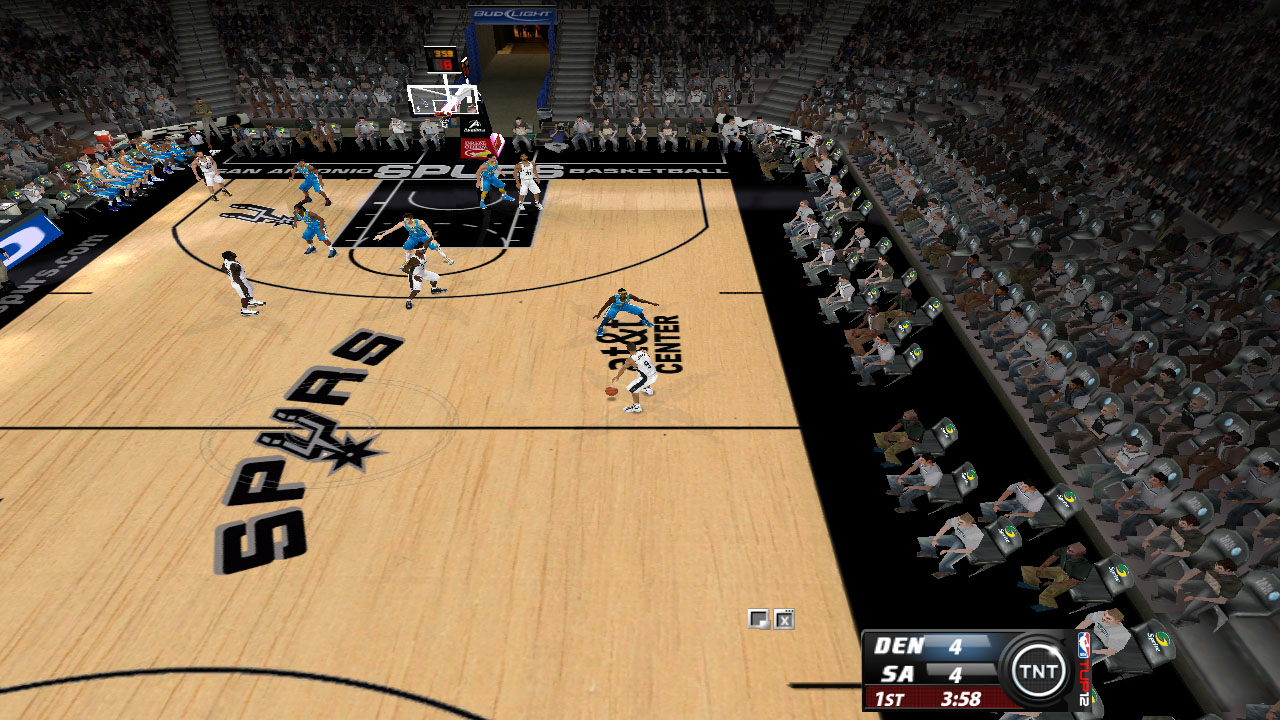
Task: Close the overlay with the X window icon
Action: [784, 619]
